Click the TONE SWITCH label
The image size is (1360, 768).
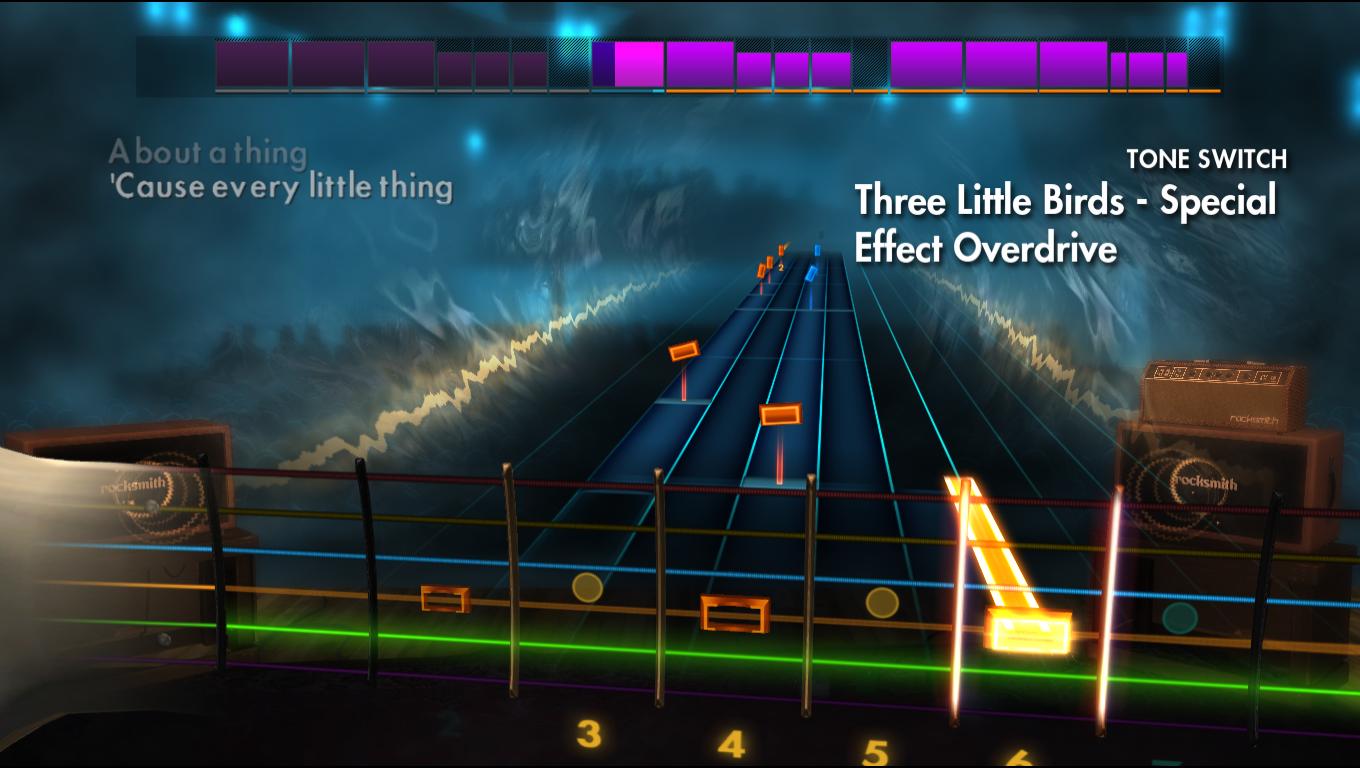coord(1206,158)
